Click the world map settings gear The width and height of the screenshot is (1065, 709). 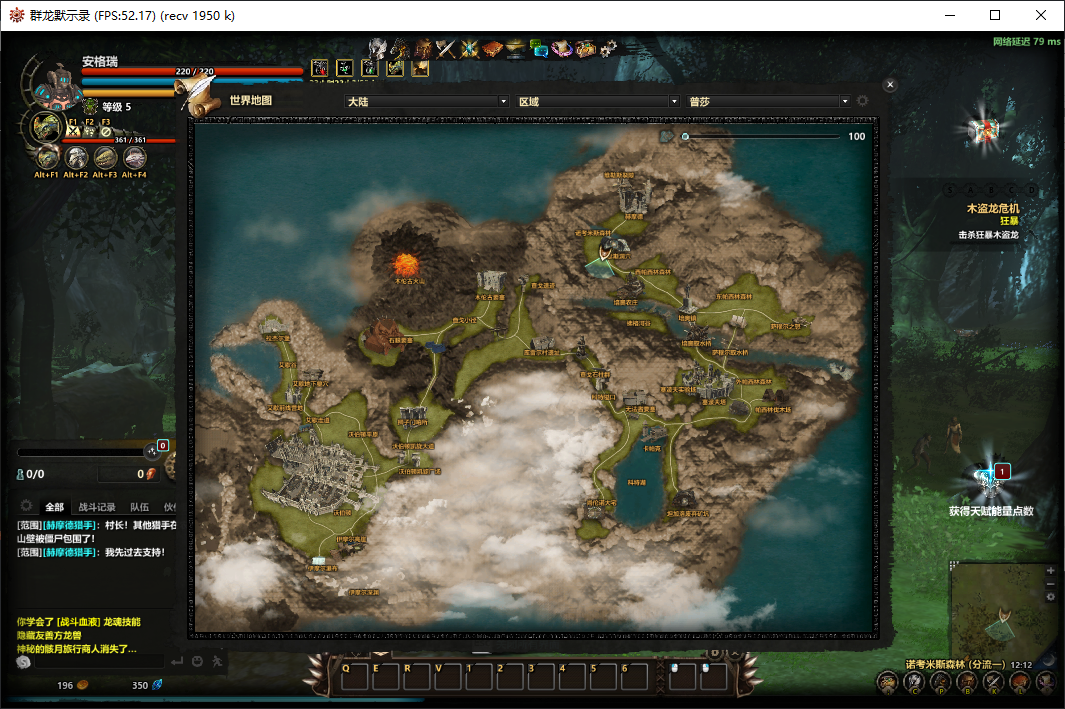(x=862, y=101)
